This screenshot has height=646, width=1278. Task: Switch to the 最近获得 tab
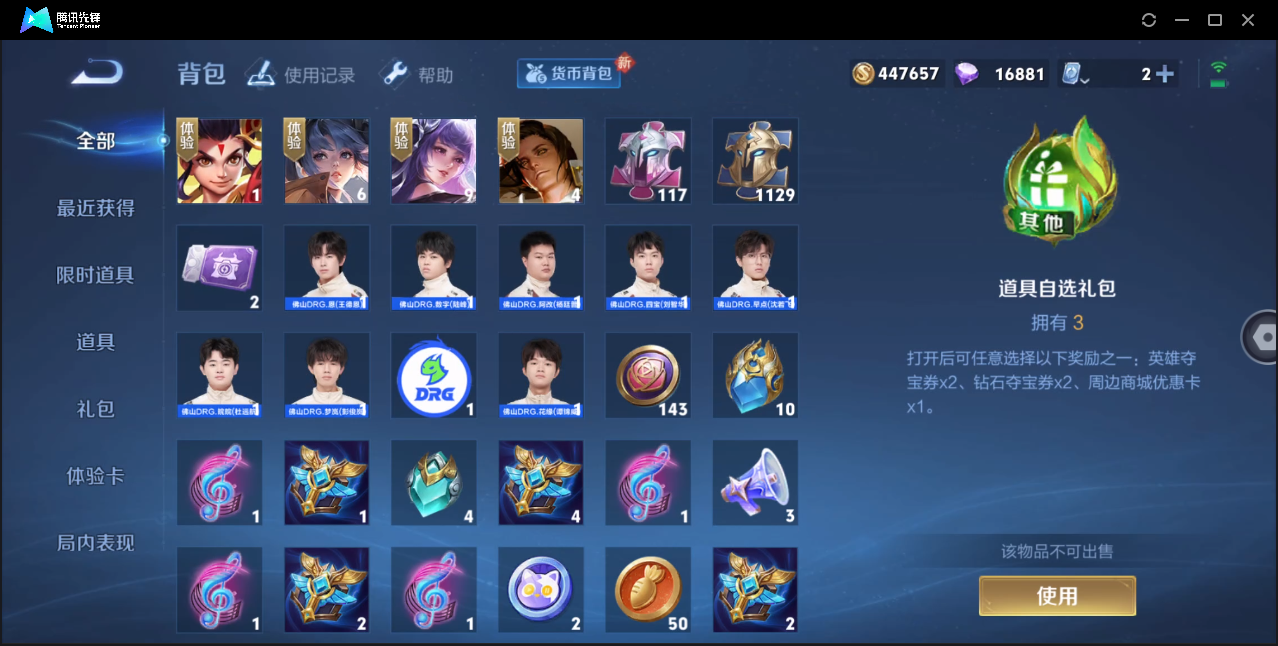(95, 208)
